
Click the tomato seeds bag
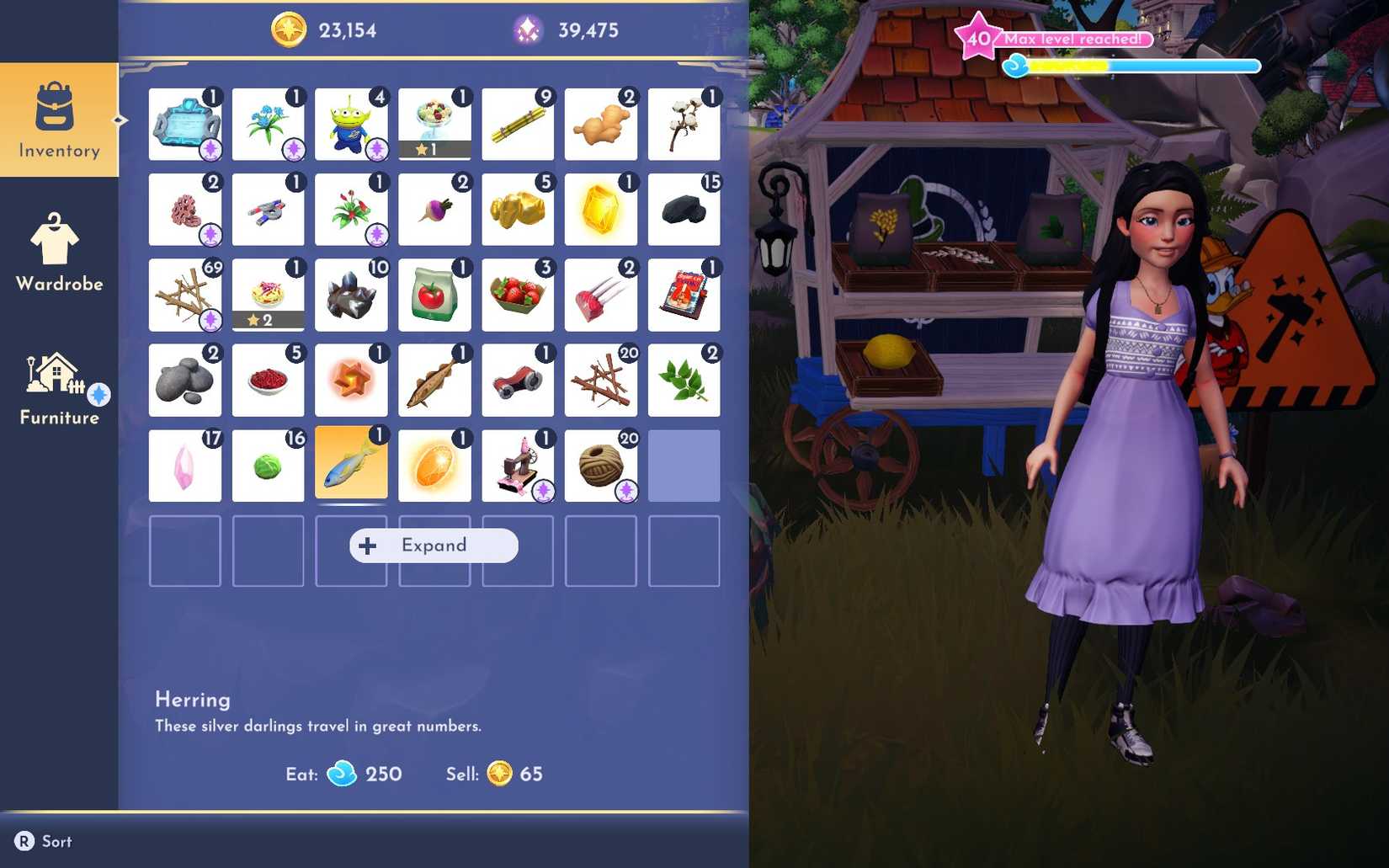point(434,296)
